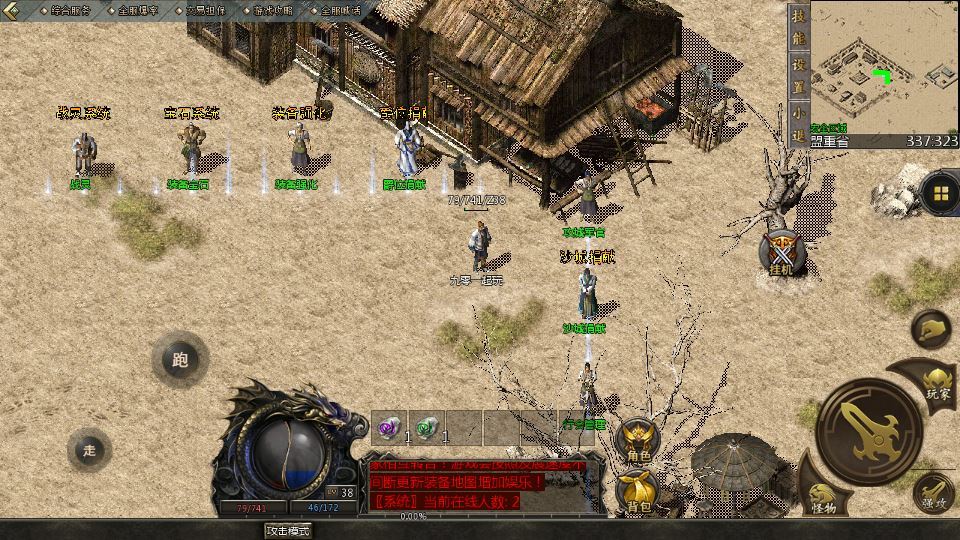Open the 背包 backpack inventory
Image resolution: width=960 pixels, height=540 pixels.
pos(637,491)
